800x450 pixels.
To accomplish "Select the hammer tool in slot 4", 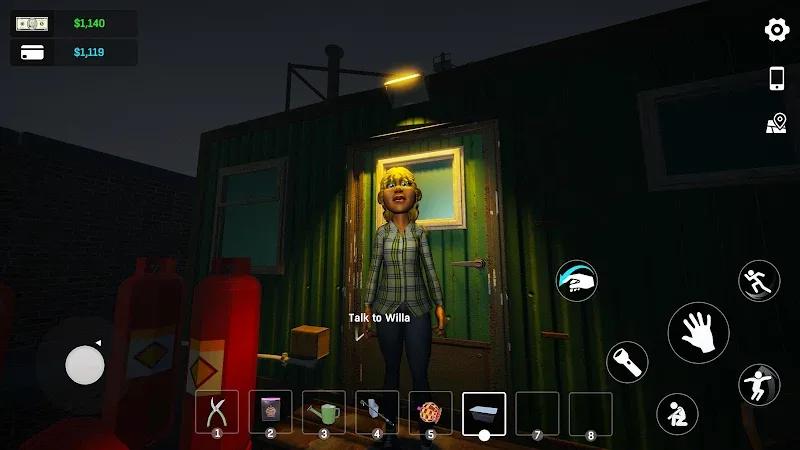I will [x=377, y=411].
